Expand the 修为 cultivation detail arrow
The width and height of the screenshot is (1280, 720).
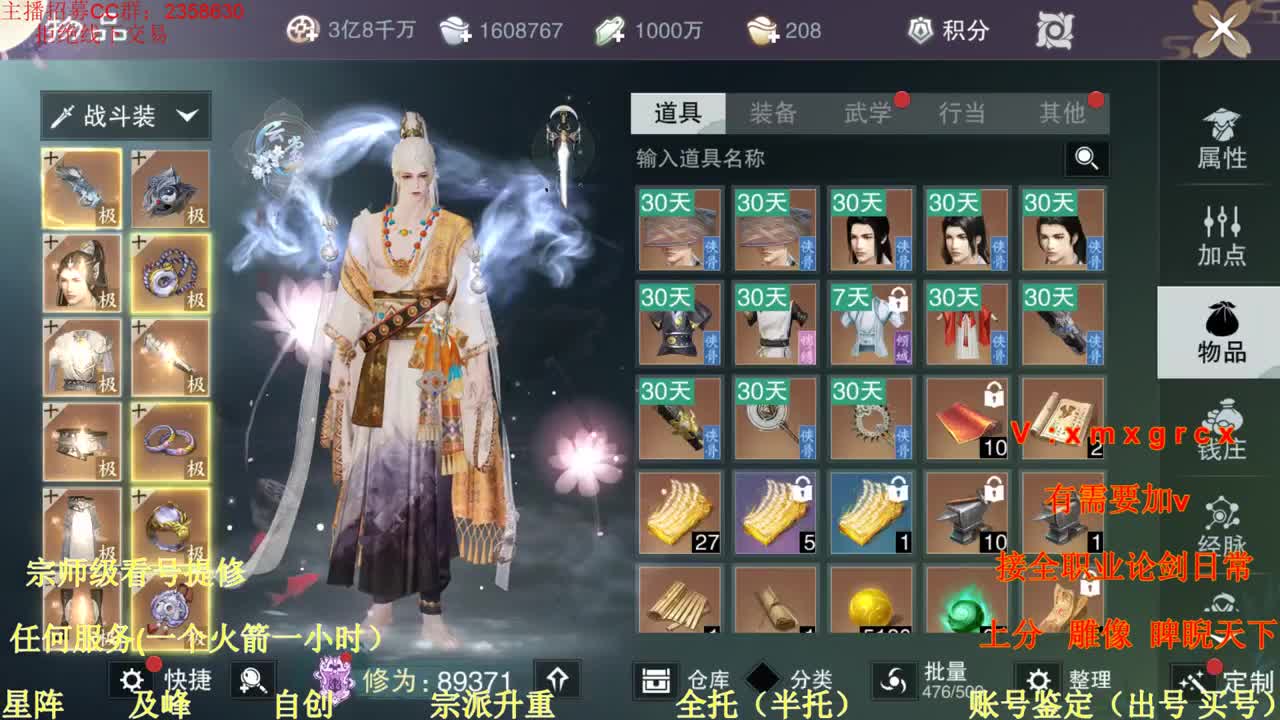tap(556, 677)
